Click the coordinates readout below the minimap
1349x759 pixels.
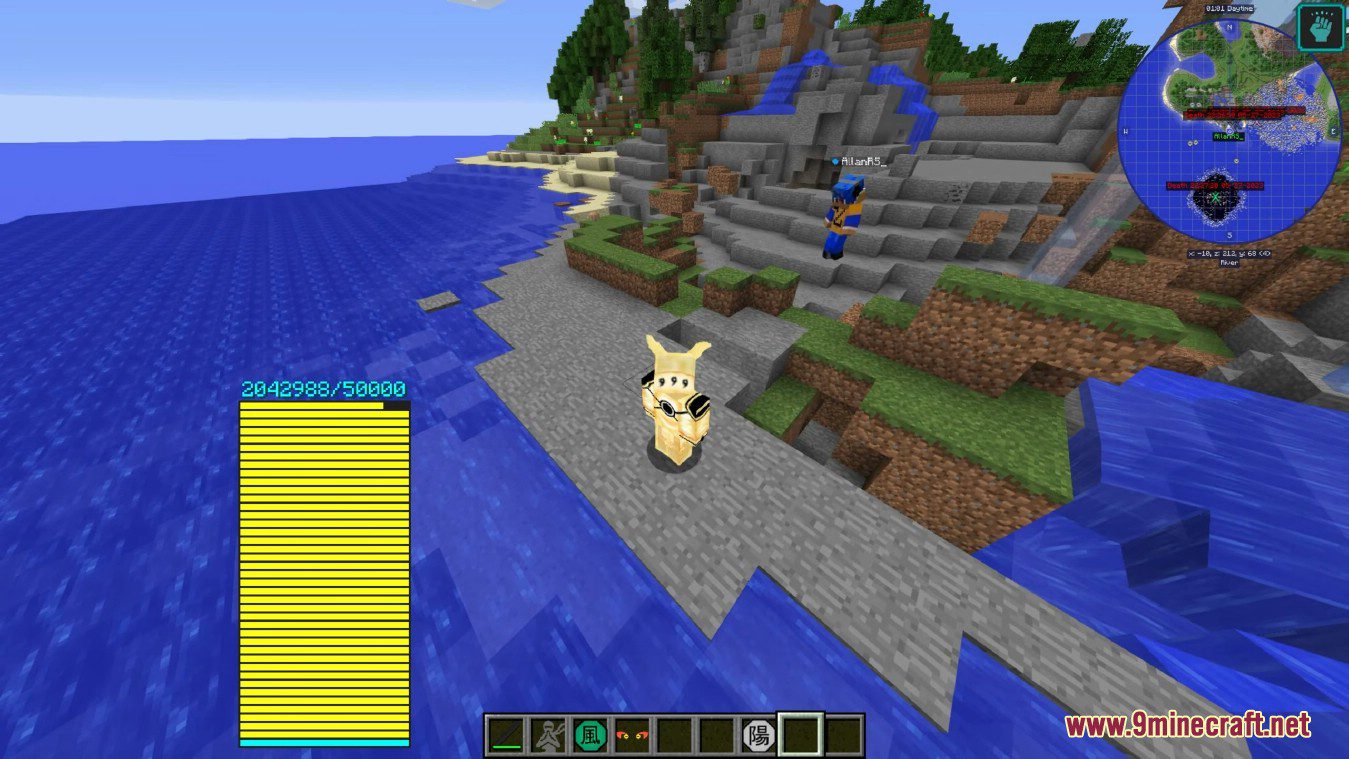pos(1229,253)
